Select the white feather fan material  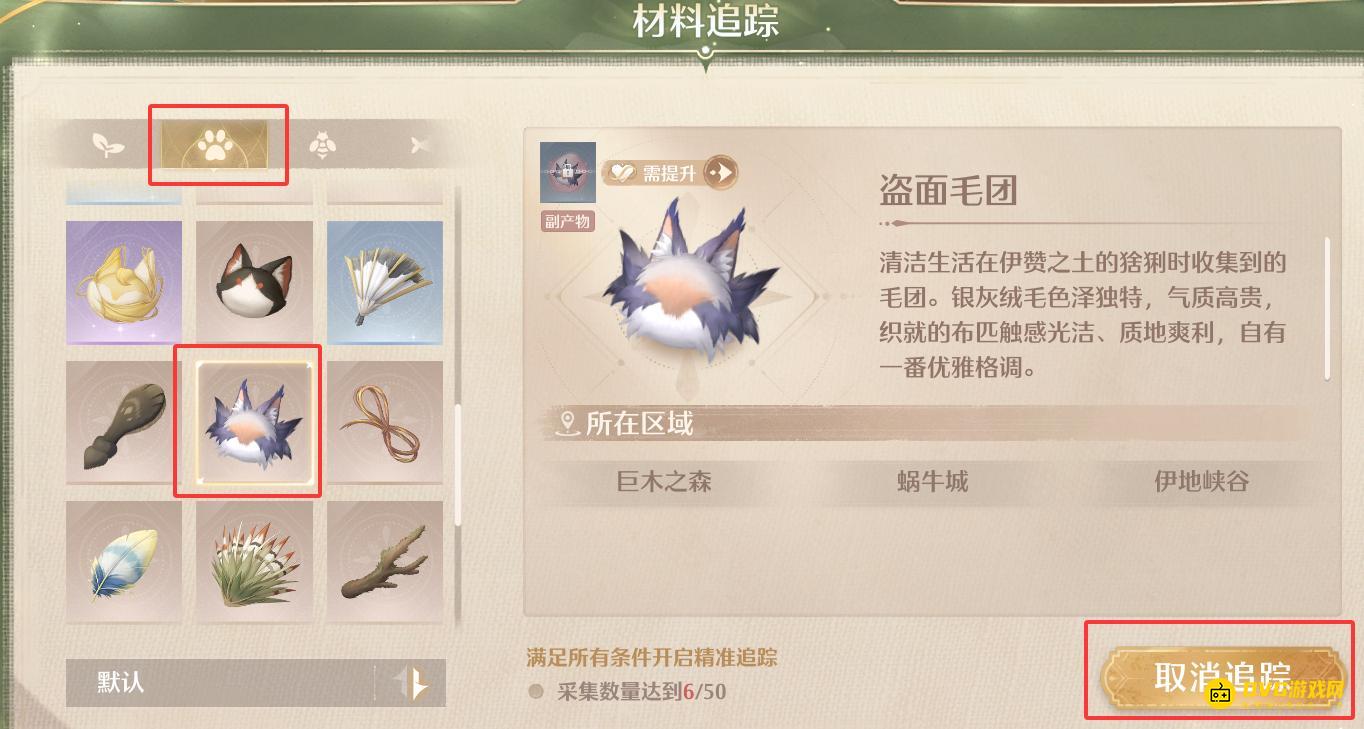[385, 282]
